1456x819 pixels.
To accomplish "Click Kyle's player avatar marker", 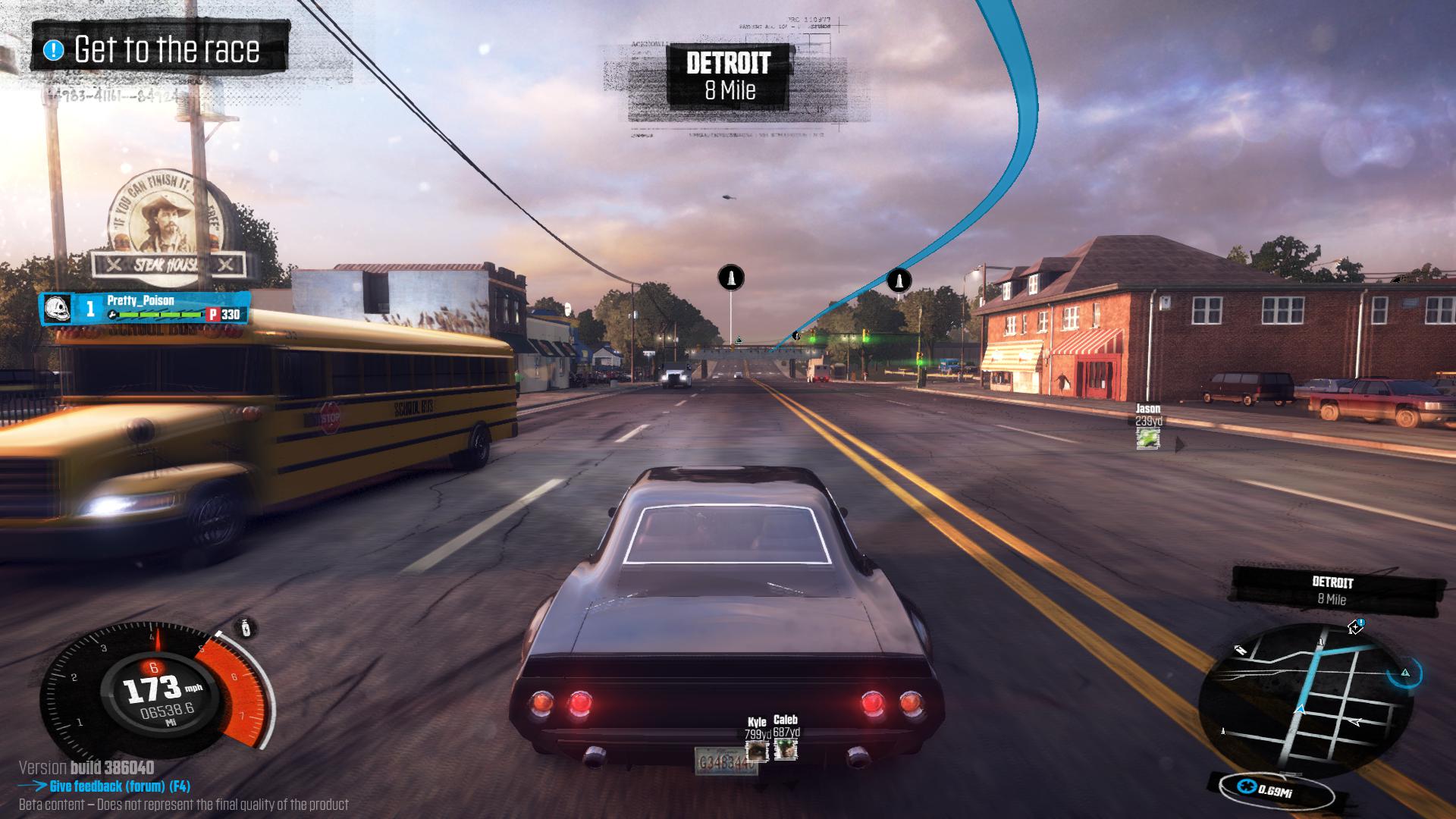I will click(757, 751).
